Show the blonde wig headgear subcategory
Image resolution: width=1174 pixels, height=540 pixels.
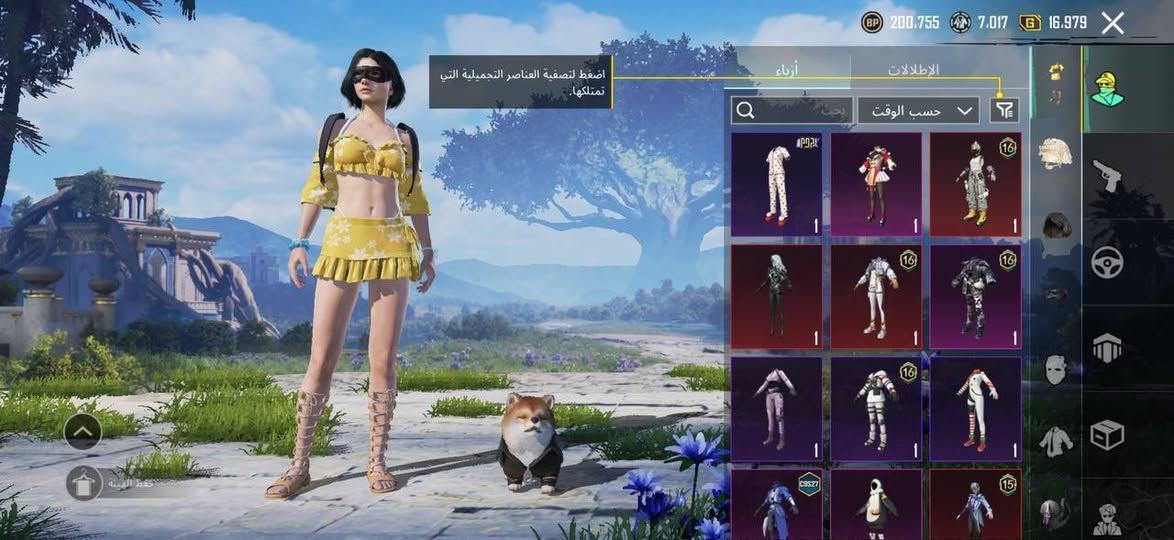click(1055, 153)
